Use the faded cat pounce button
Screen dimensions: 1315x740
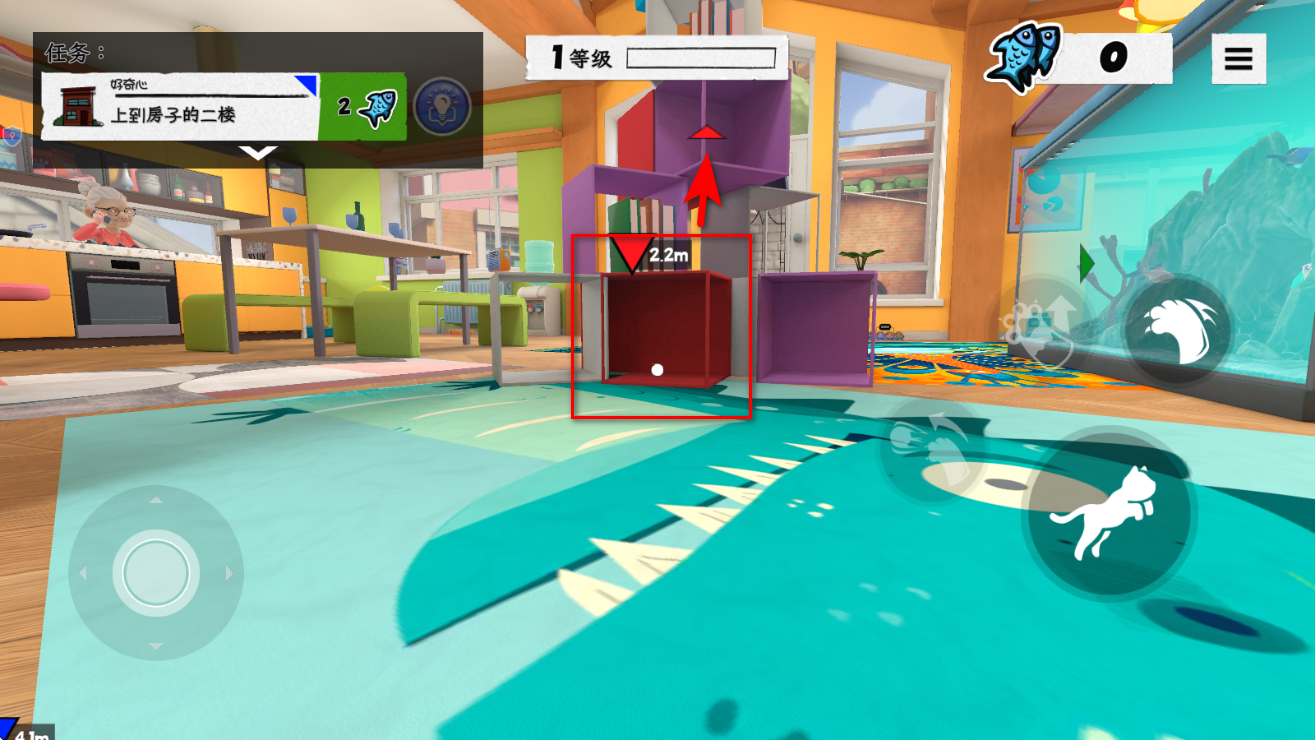tap(932, 445)
